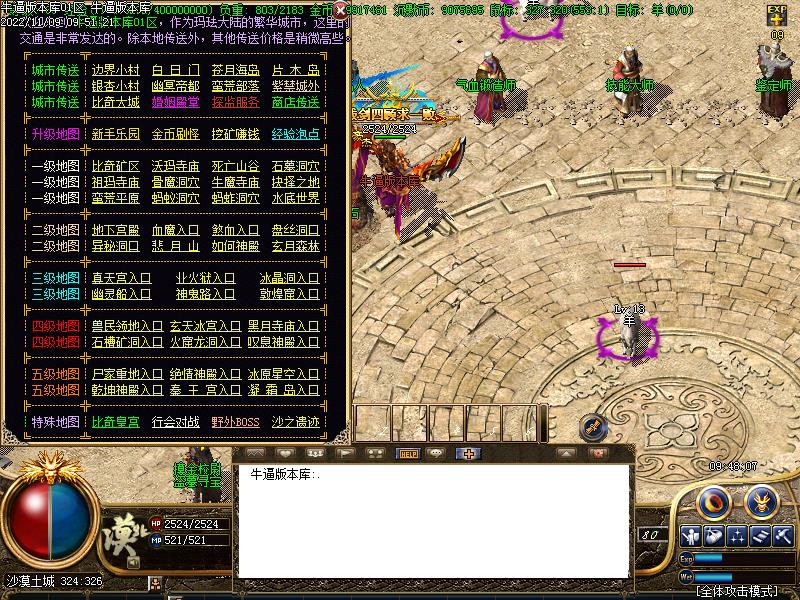Image resolution: width=800 pixels, height=600 pixels.
Task: Open the helmet character icon button
Action: coord(762,498)
